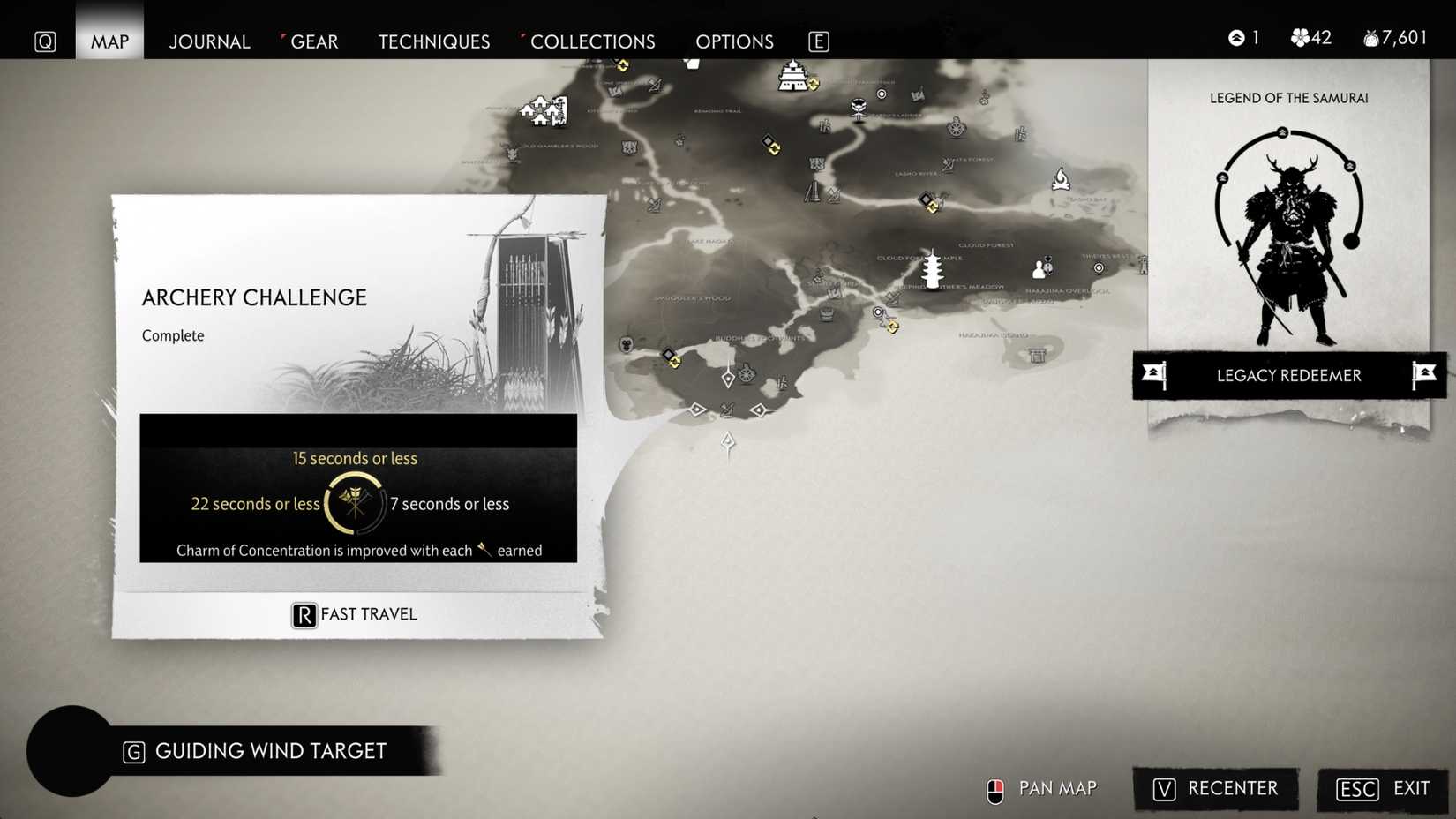Viewport: 1456px width, 819px height.
Task: Click the campfire icon on the eastern map
Action: coord(1059,178)
